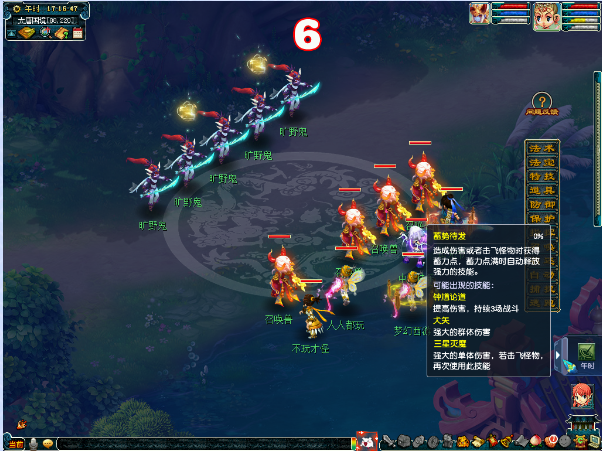Open the golden treasure map icon
This screenshot has width=602, height=451.
[x=26, y=34]
